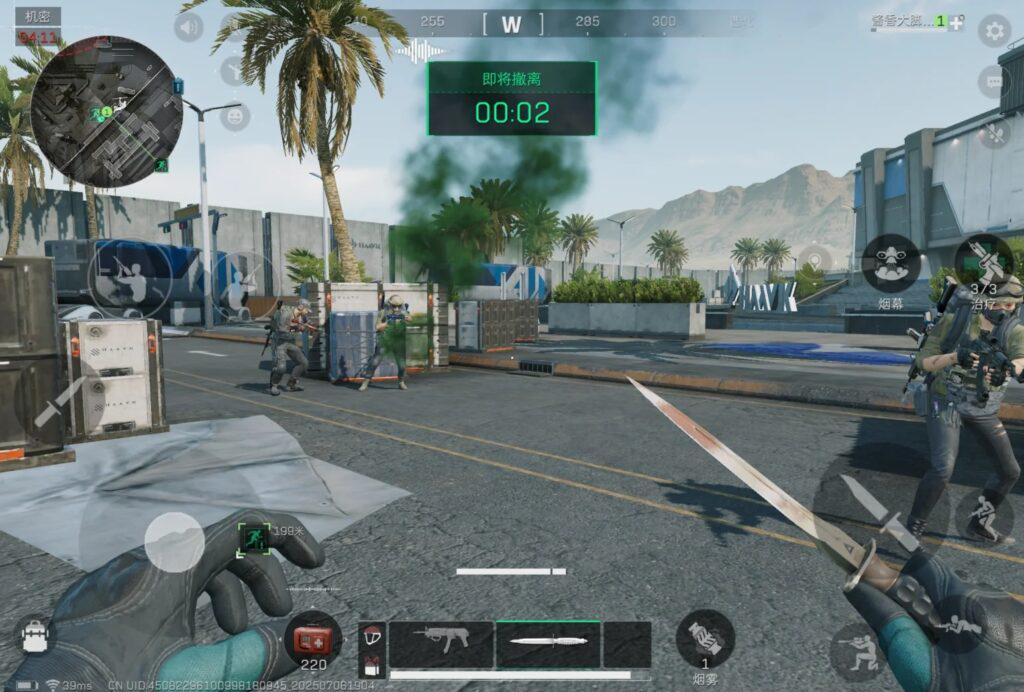Screen dimensions: 1024x692
Task: Open the backpack inventory
Action: 36,634
